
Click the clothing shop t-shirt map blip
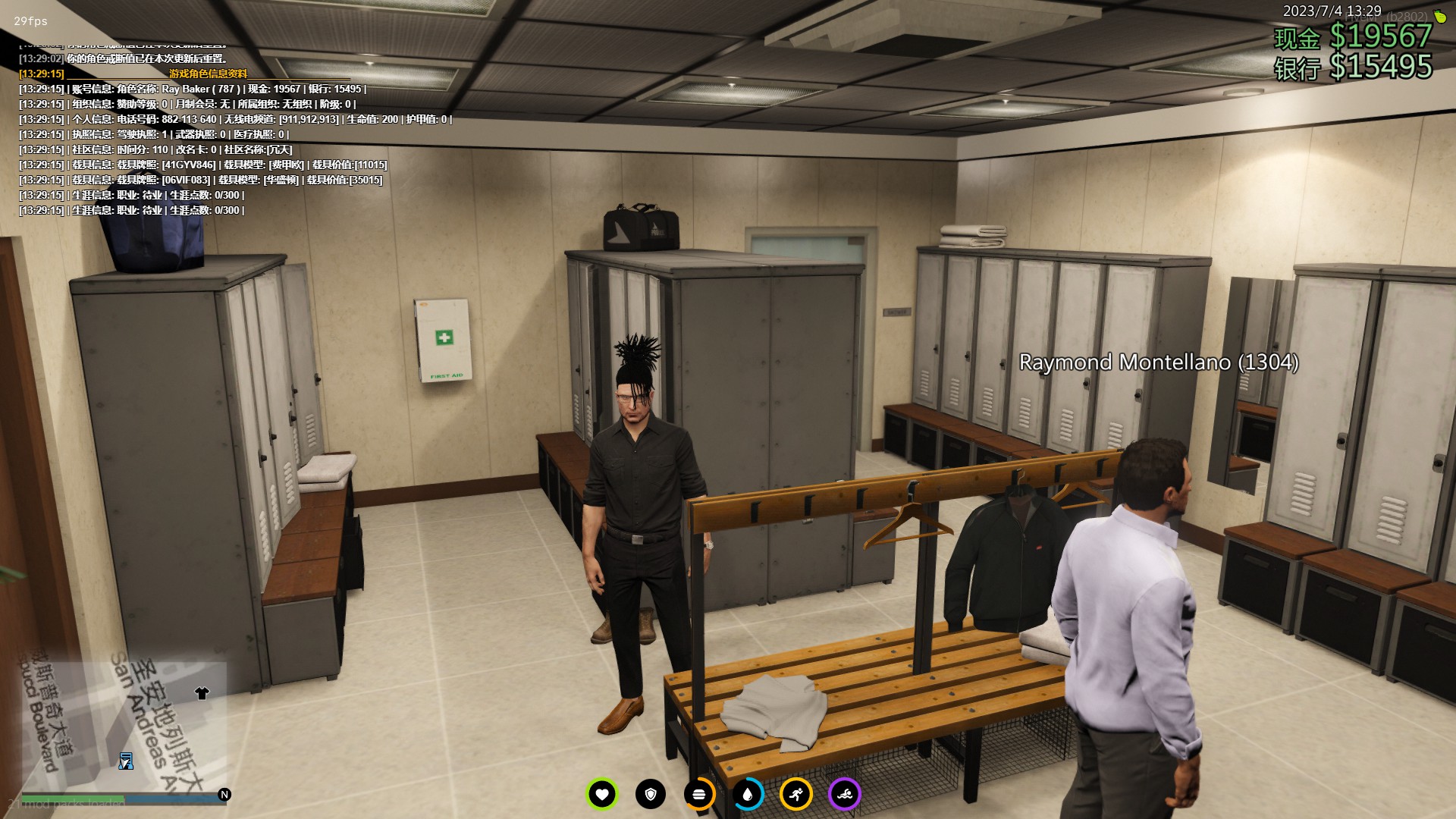202,693
